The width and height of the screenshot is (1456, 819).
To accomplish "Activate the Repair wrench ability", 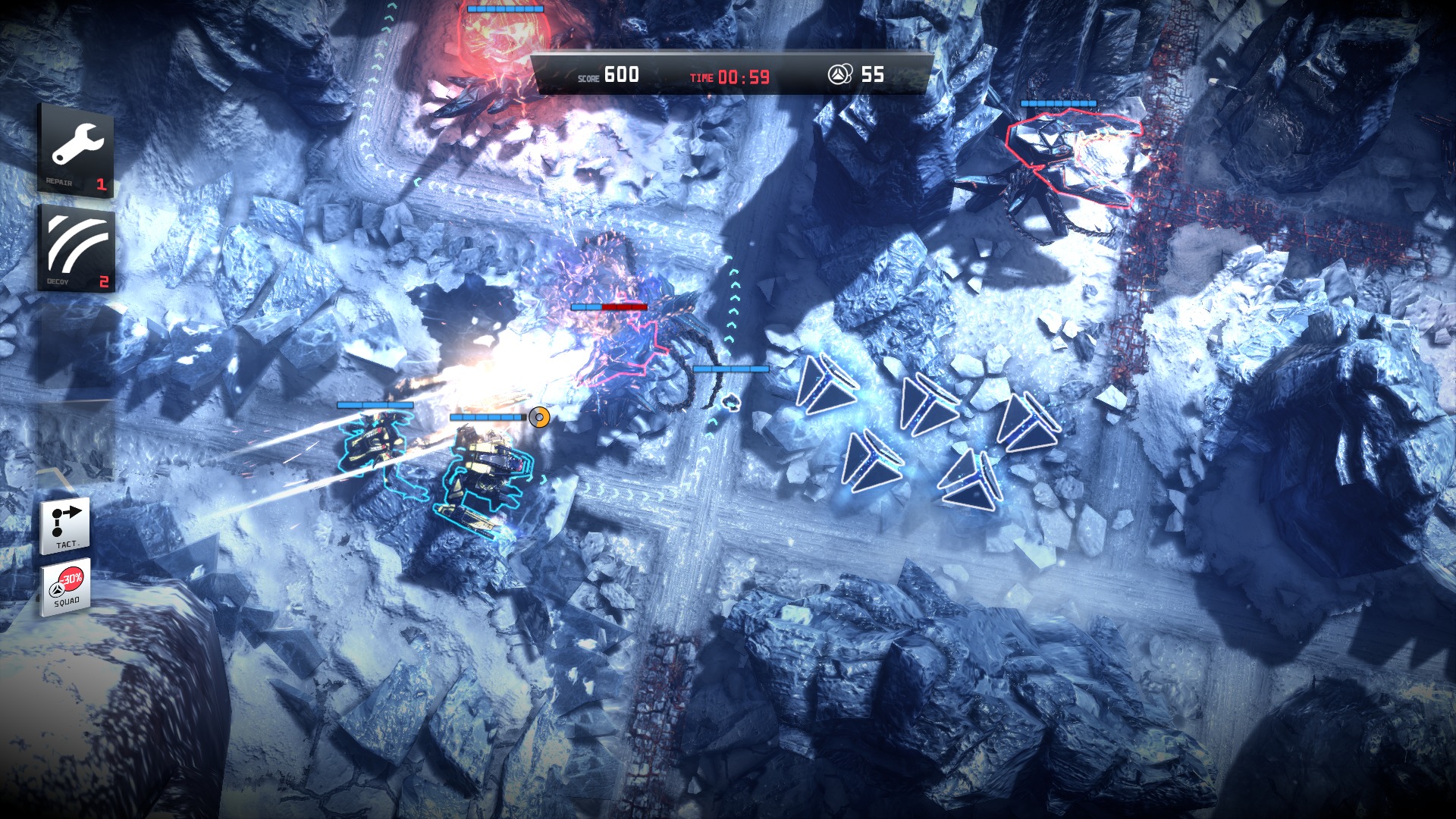I will [x=76, y=150].
